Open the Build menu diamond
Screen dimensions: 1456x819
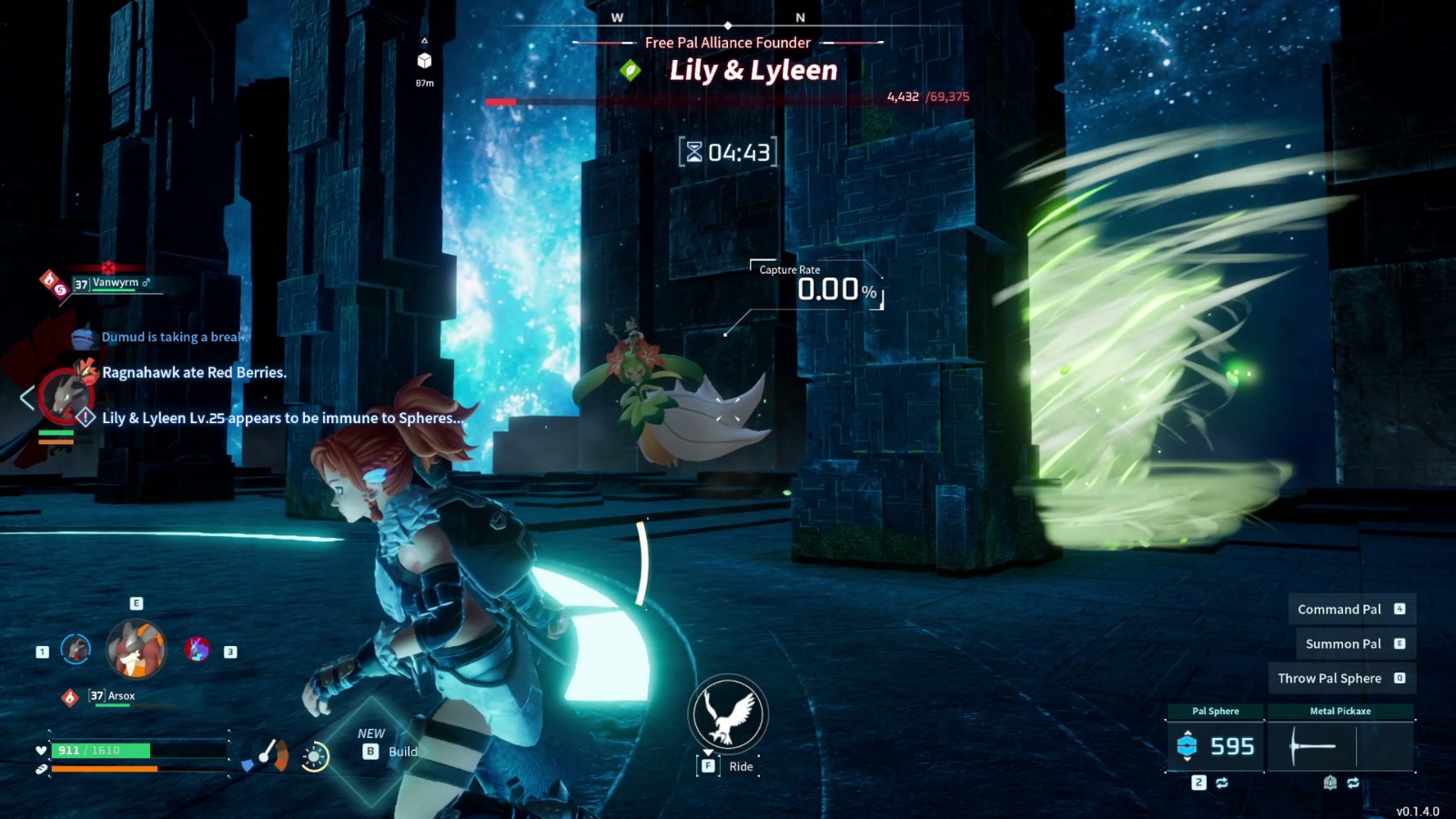(373, 752)
